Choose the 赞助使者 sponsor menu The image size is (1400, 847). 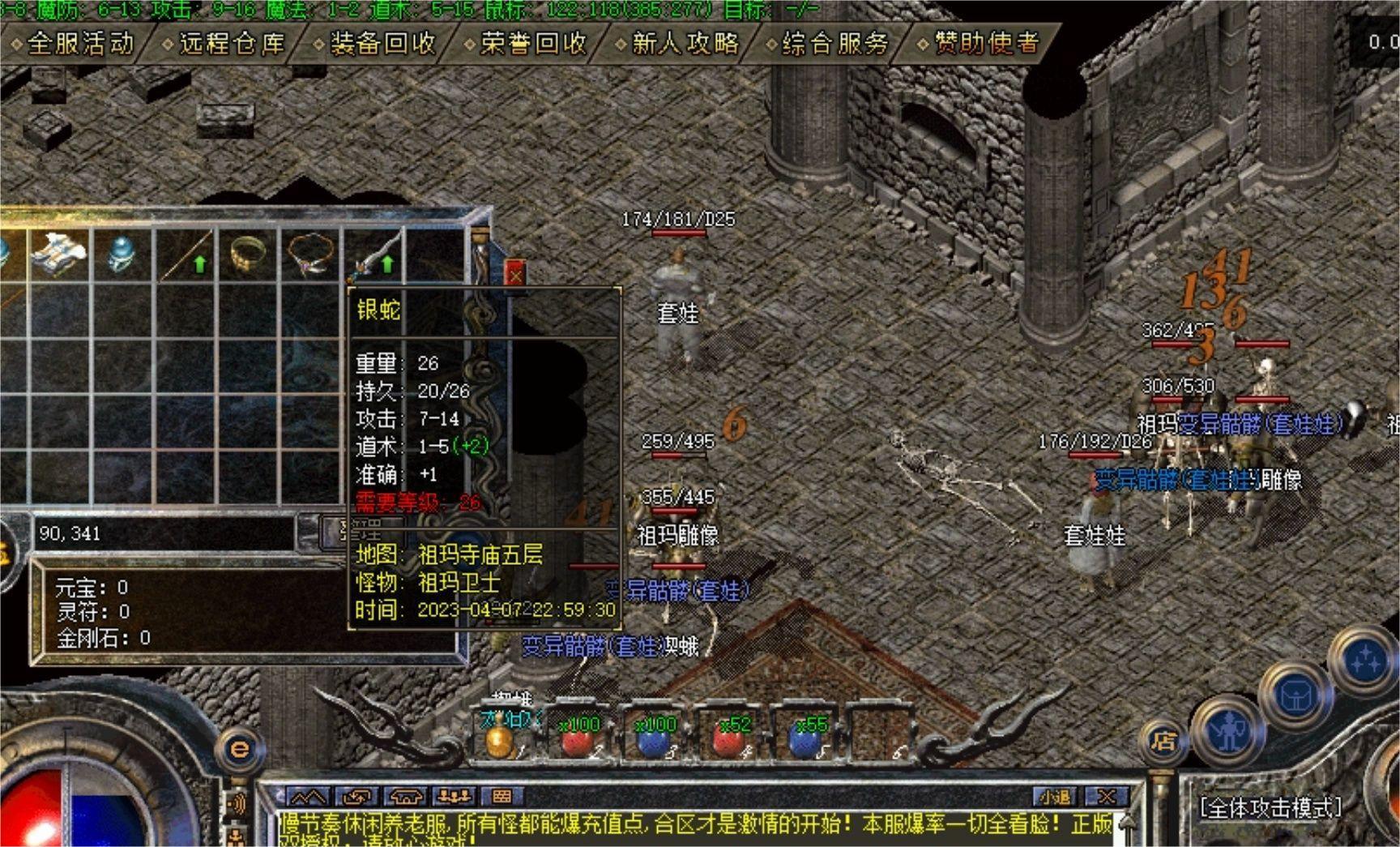click(986, 43)
